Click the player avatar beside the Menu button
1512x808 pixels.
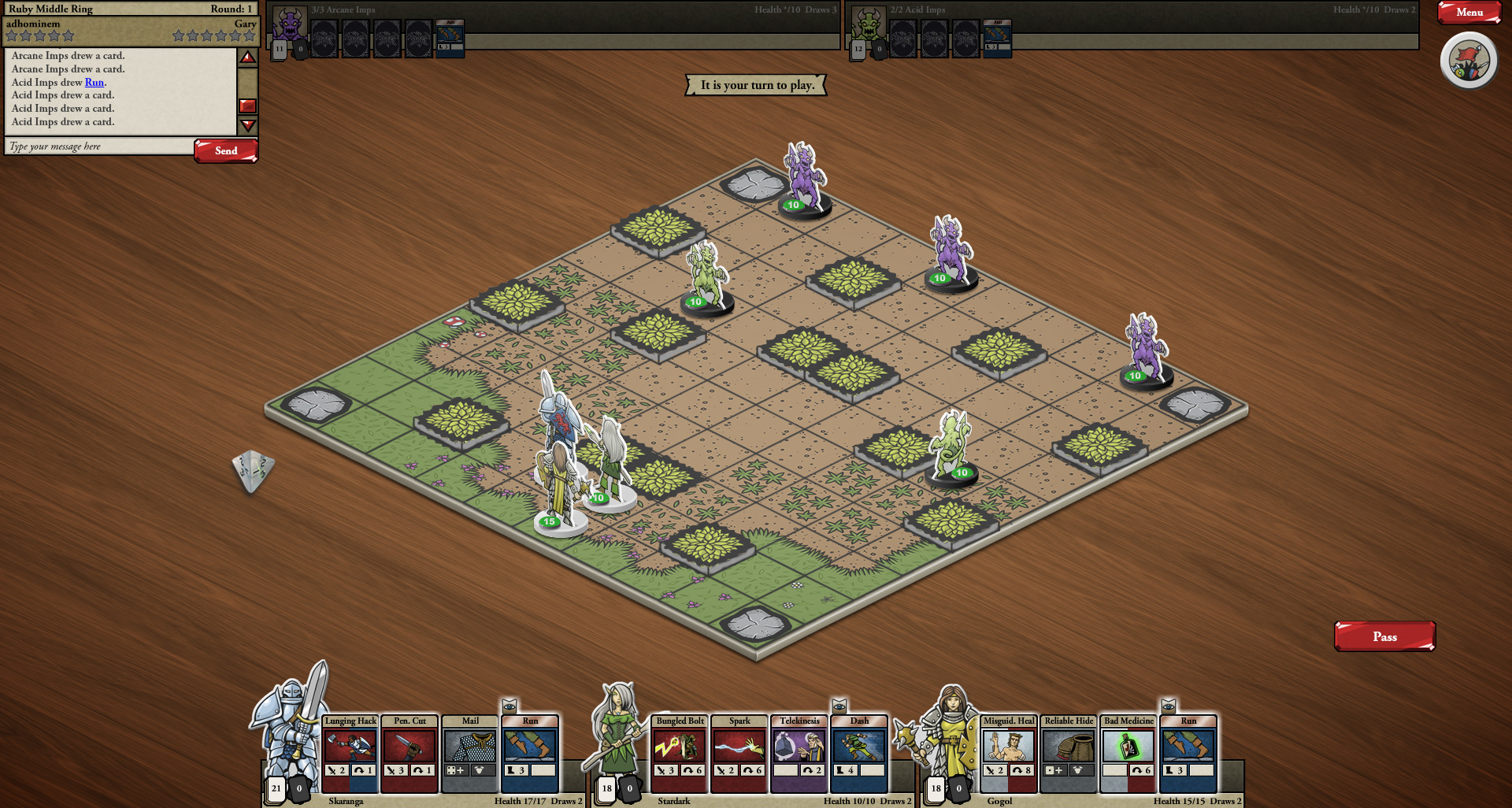click(1467, 60)
